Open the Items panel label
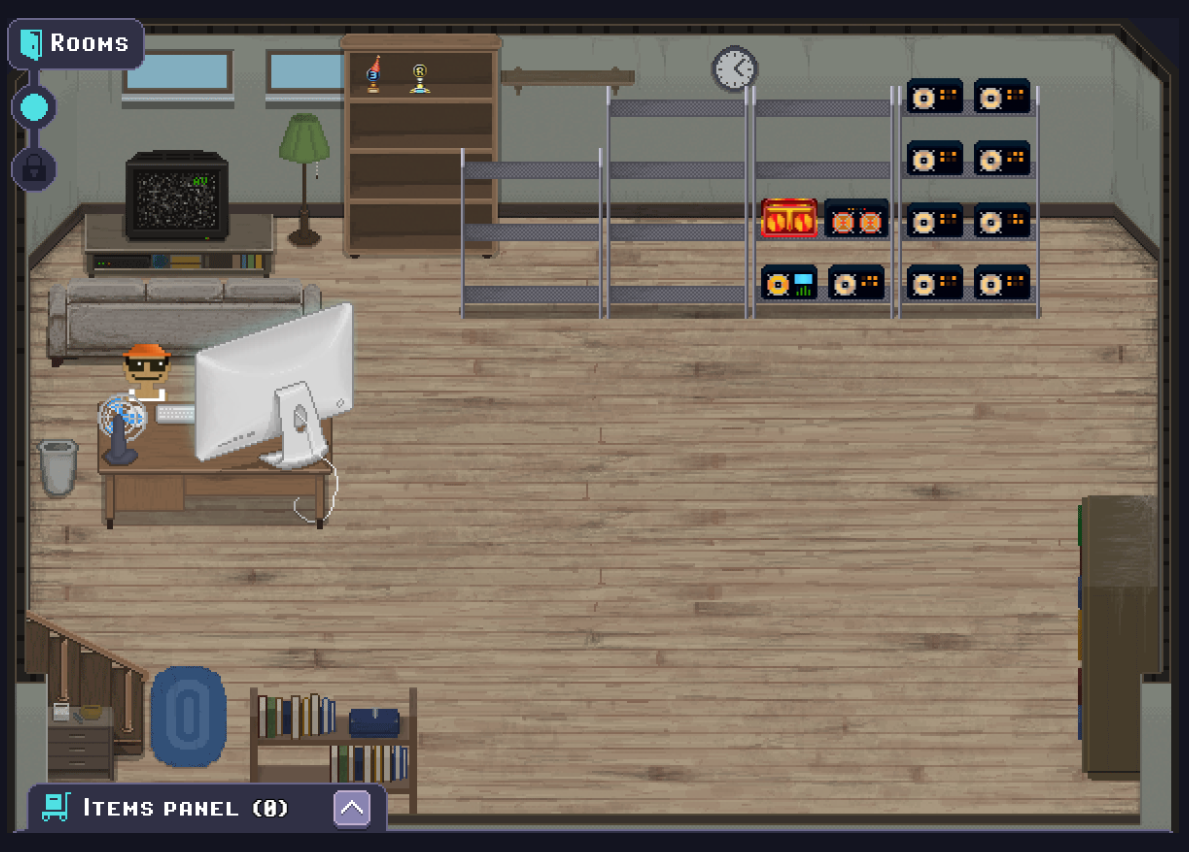This screenshot has height=852, width=1189. point(185,808)
